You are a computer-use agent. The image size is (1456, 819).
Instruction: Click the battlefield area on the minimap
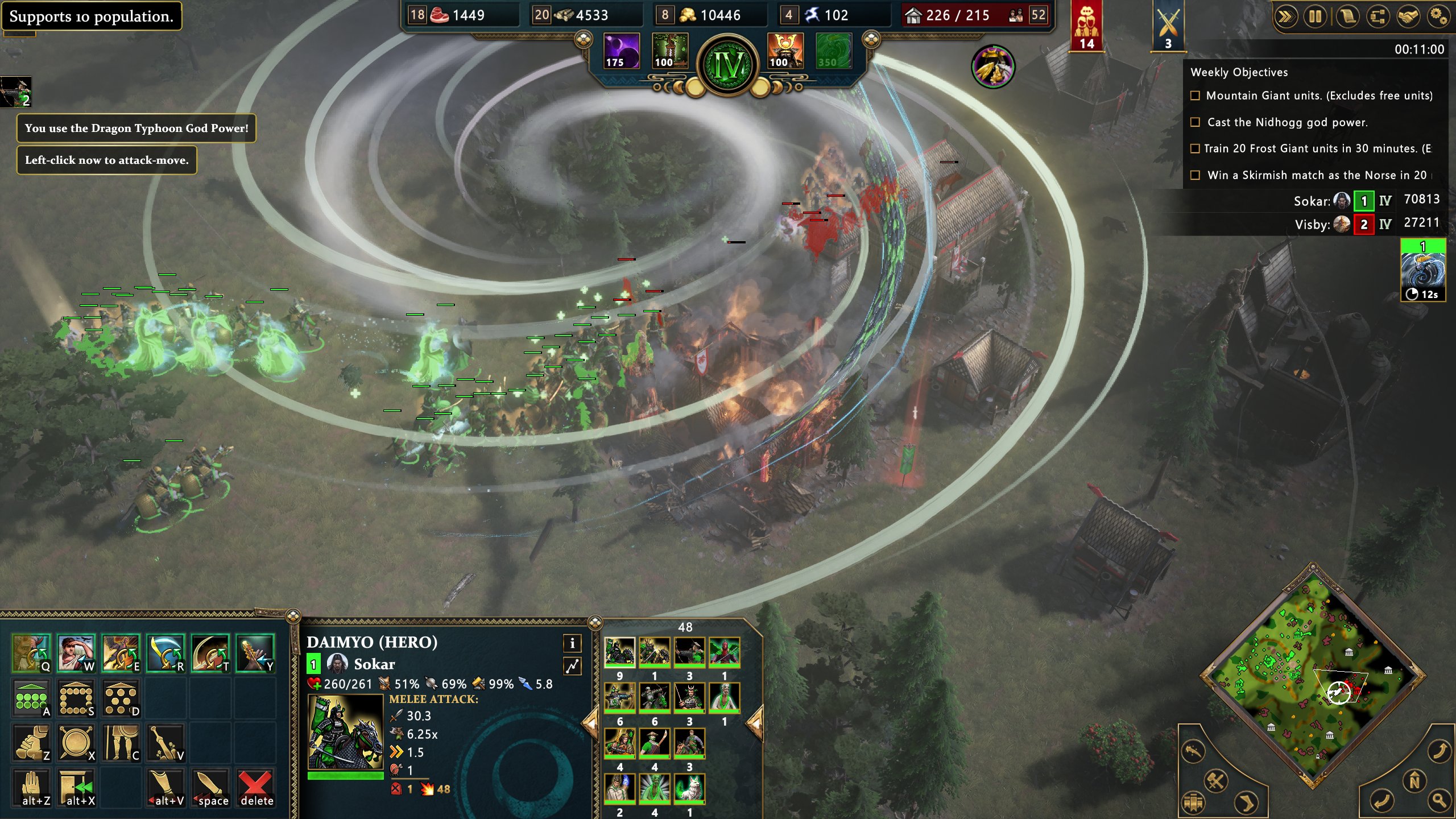(x=1339, y=692)
